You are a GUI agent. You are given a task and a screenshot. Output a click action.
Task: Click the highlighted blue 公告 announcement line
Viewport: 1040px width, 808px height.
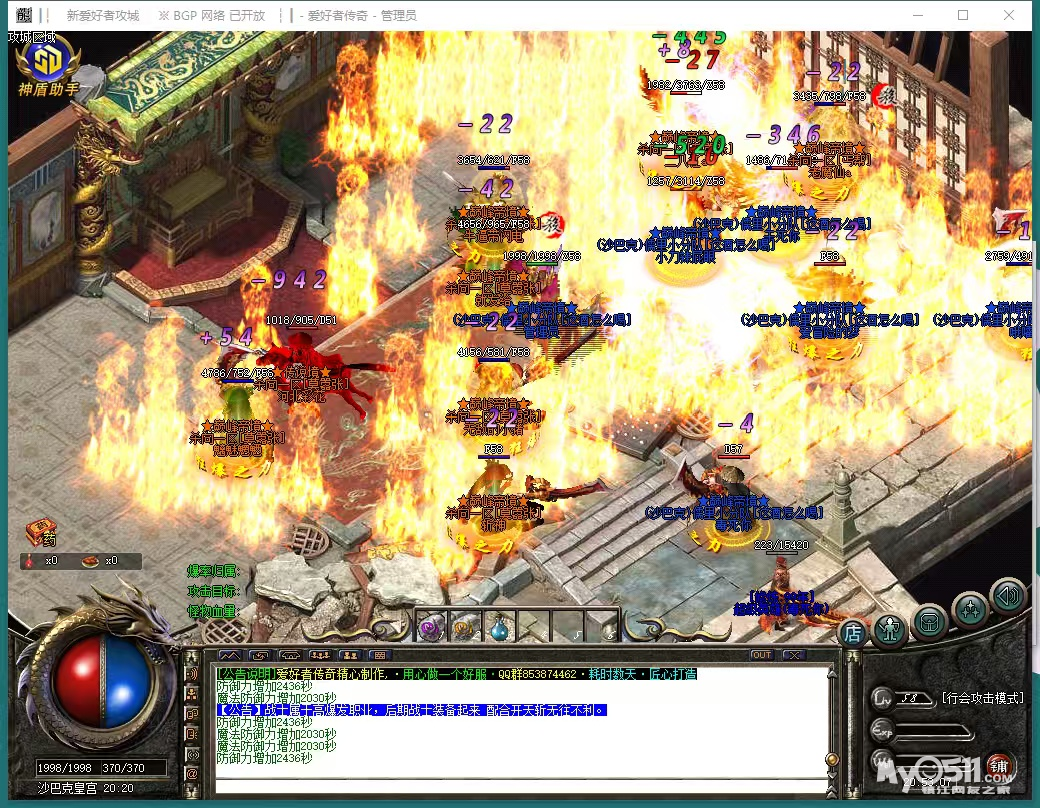411,711
